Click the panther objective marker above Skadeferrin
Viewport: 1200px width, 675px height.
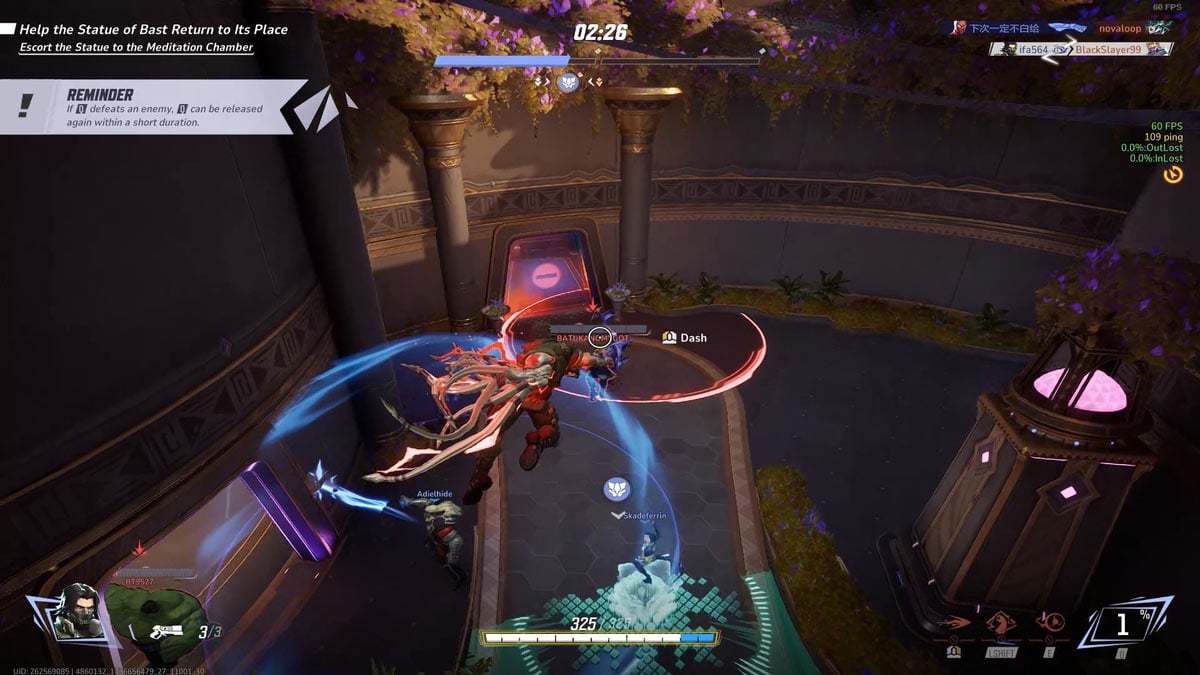pos(616,489)
